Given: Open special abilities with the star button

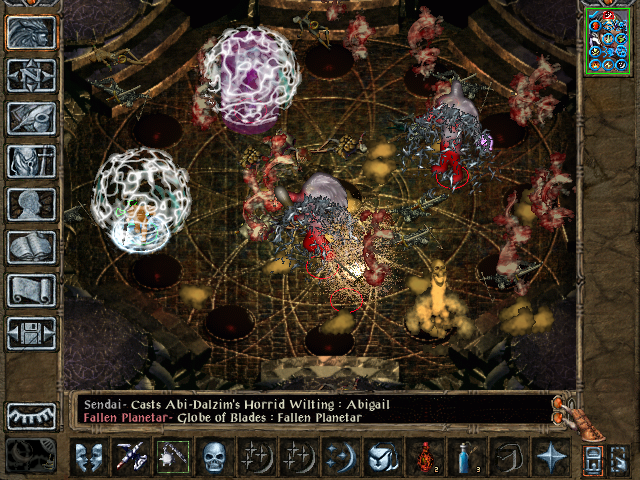Looking at the screenshot, I should [549, 457].
